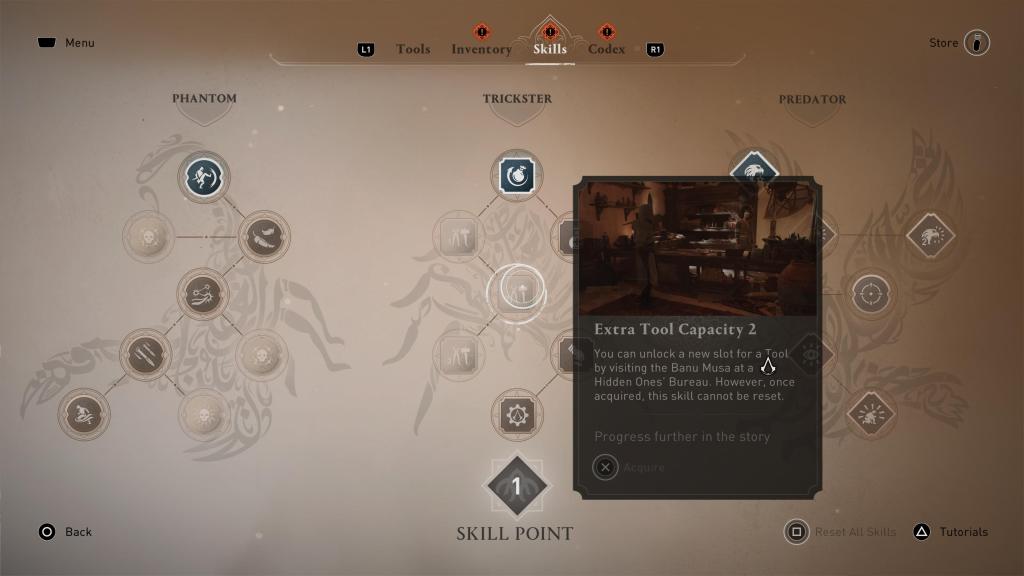Select the Skills tab
Image resolution: width=1024 pixels, height=576 pixels.
coord(550,49)
